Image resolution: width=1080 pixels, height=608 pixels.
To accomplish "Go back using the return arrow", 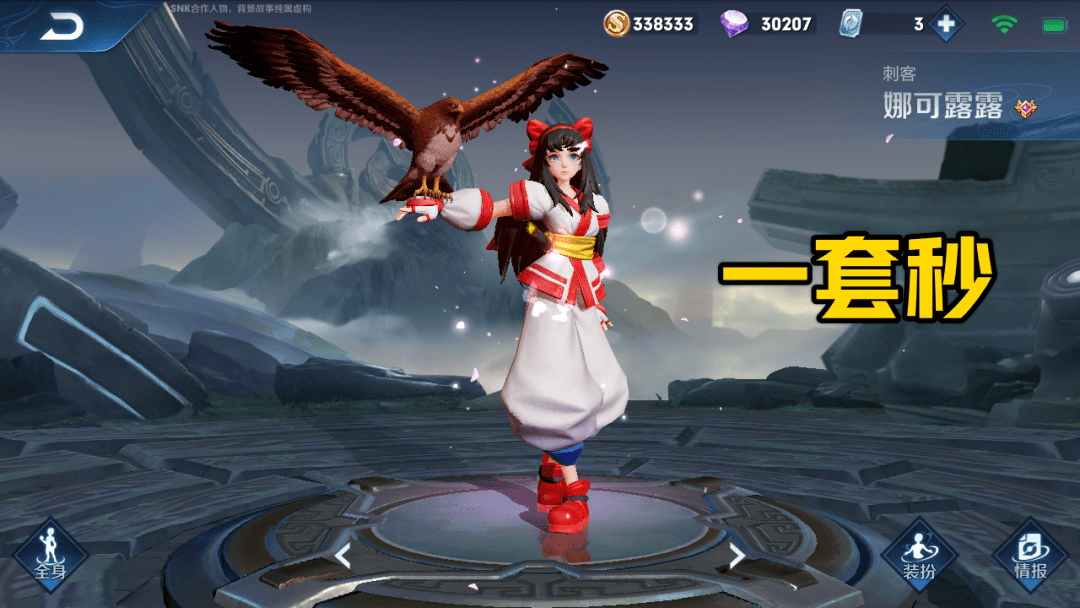I will [61, 28].
